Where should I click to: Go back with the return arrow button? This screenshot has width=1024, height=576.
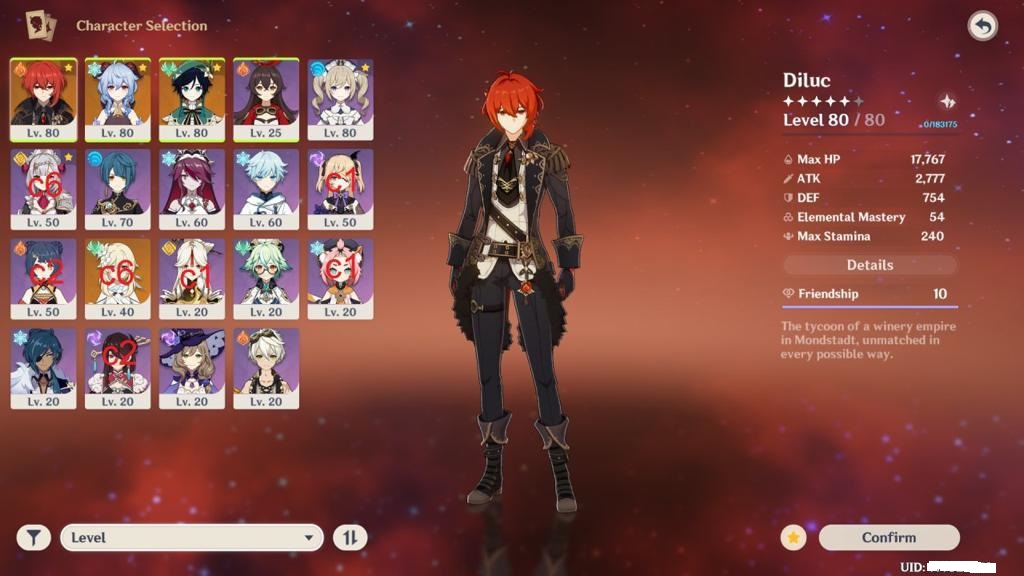(982, 26)
